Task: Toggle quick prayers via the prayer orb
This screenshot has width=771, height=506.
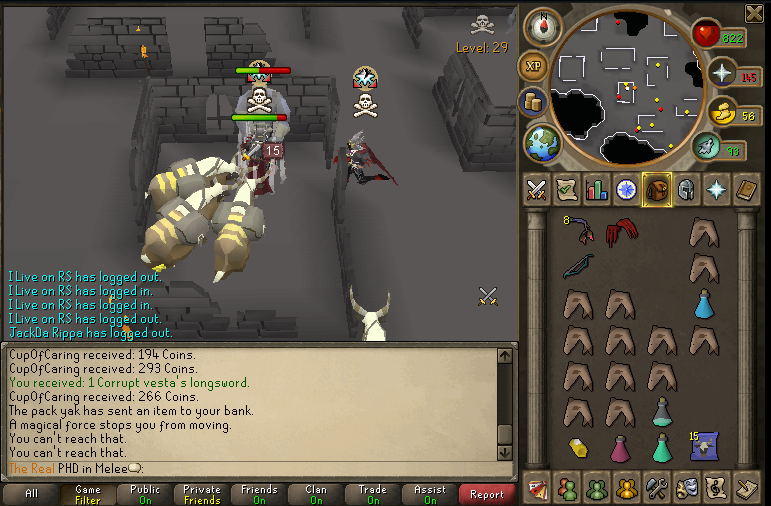Action: click(x=722, y=73)
